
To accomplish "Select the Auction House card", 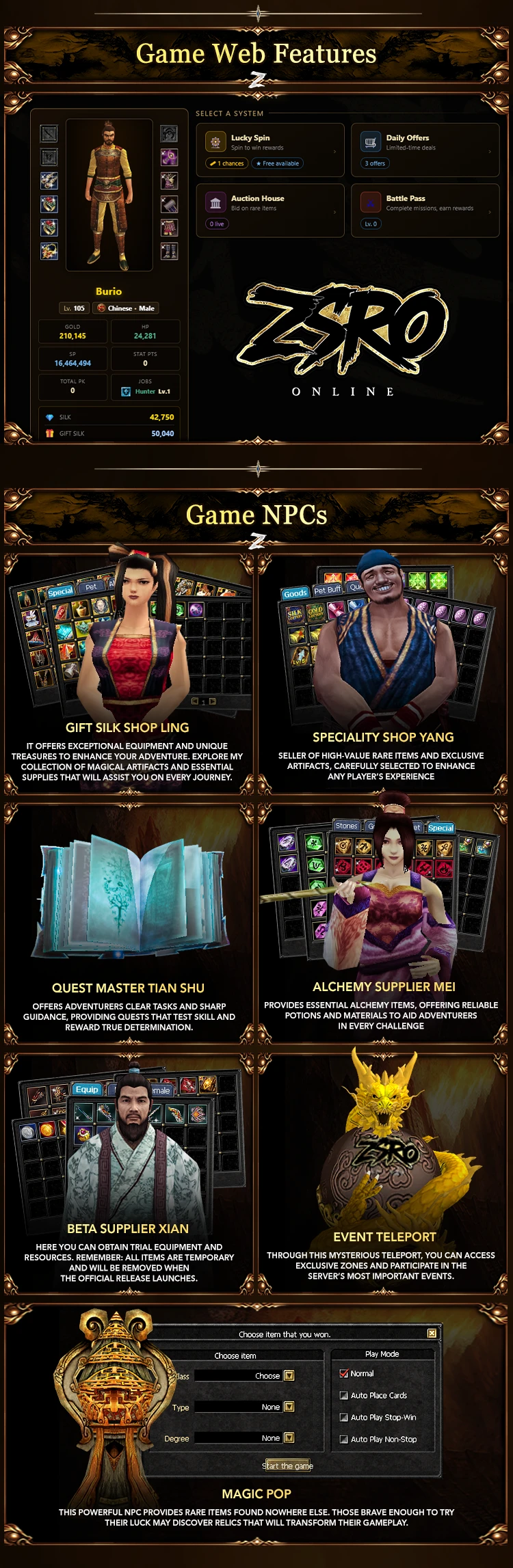I will coord(270,210).
